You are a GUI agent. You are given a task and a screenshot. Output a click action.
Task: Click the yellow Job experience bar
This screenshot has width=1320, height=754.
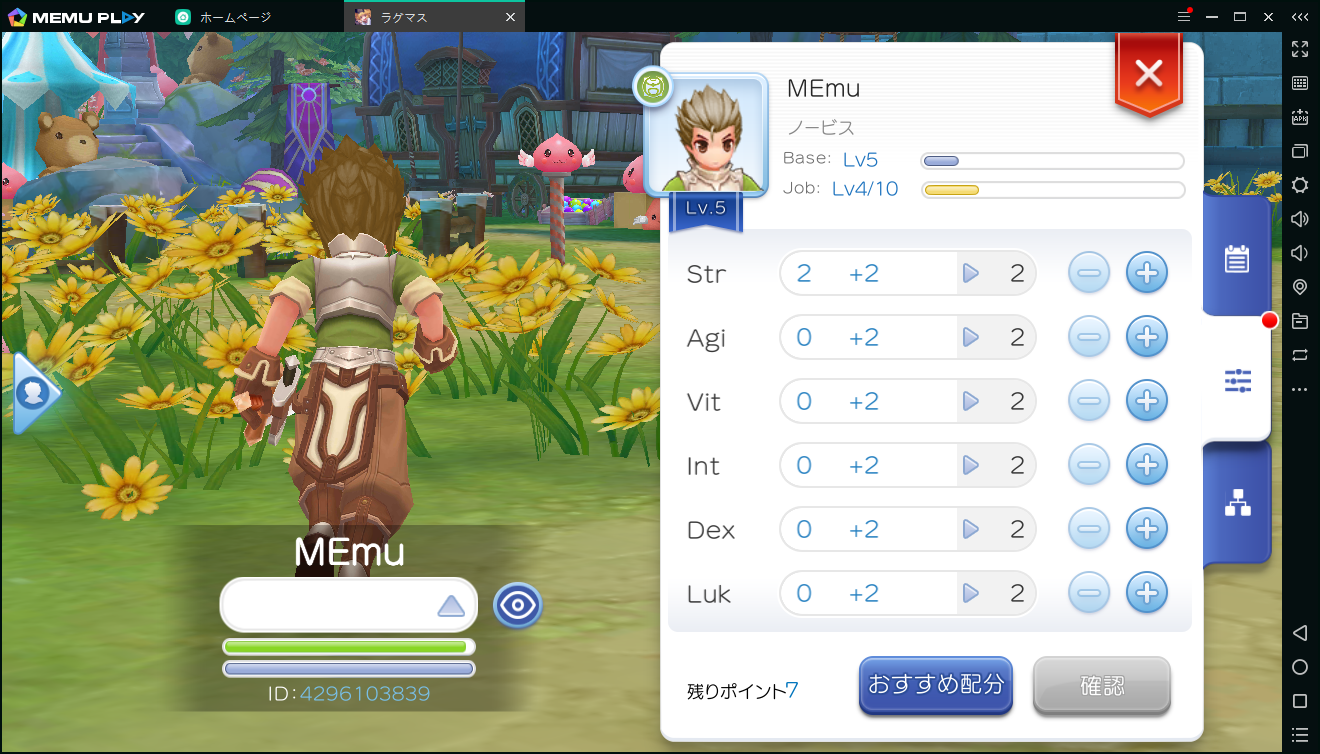click(1052, 189)
